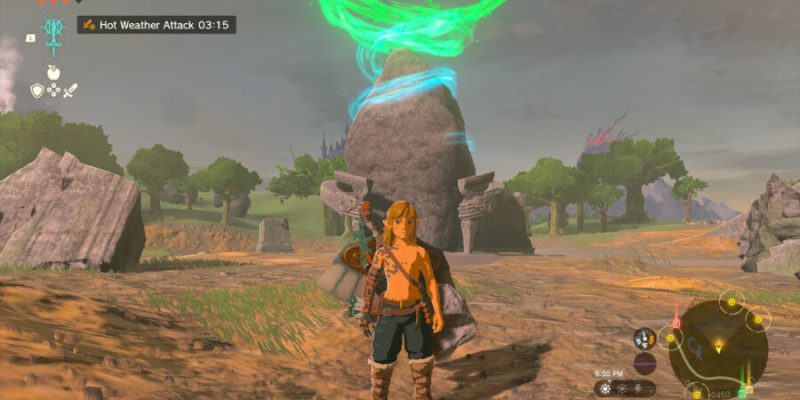Click the red pin on the minimap
This screenshot has width=800, height=400.
coord(676,322)
